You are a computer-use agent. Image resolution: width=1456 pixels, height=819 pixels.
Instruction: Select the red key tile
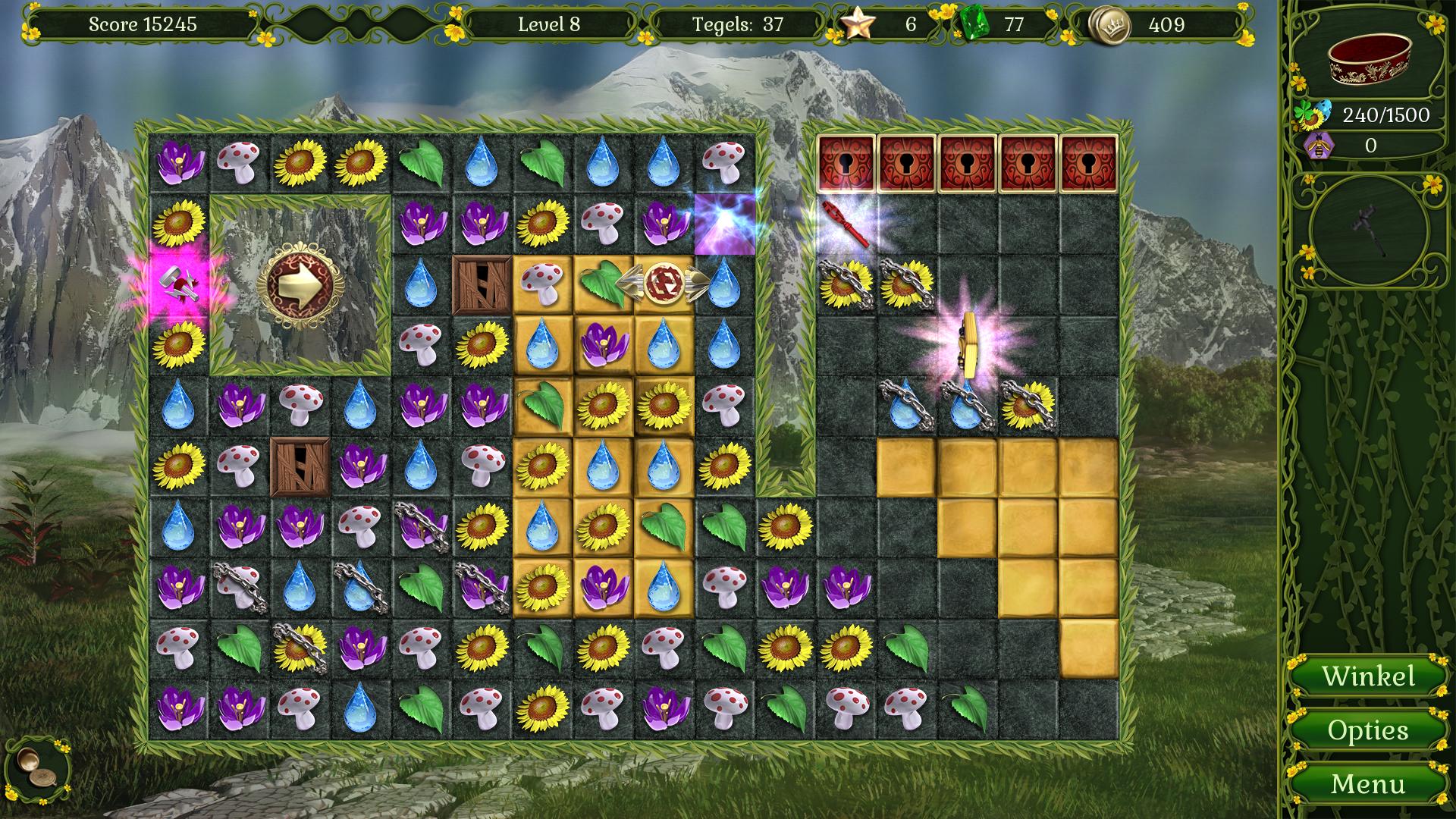coord(846,223)
